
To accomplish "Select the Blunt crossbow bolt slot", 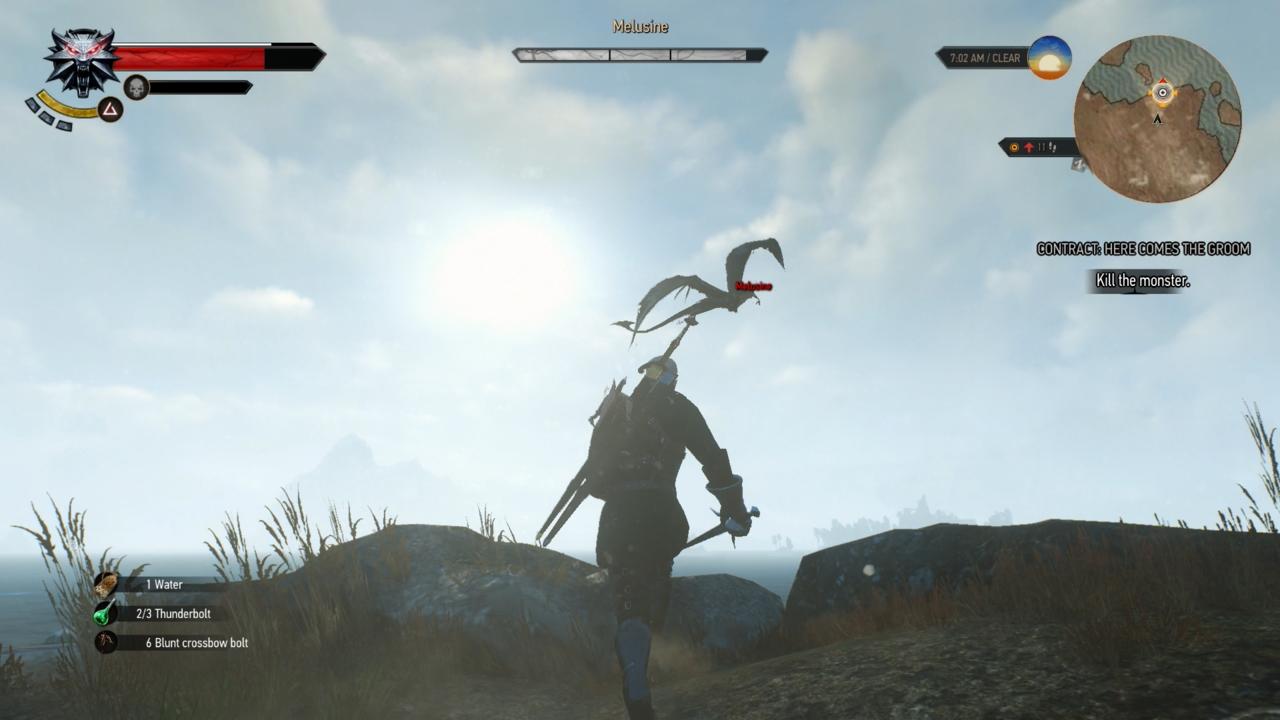I will point(106,642).
